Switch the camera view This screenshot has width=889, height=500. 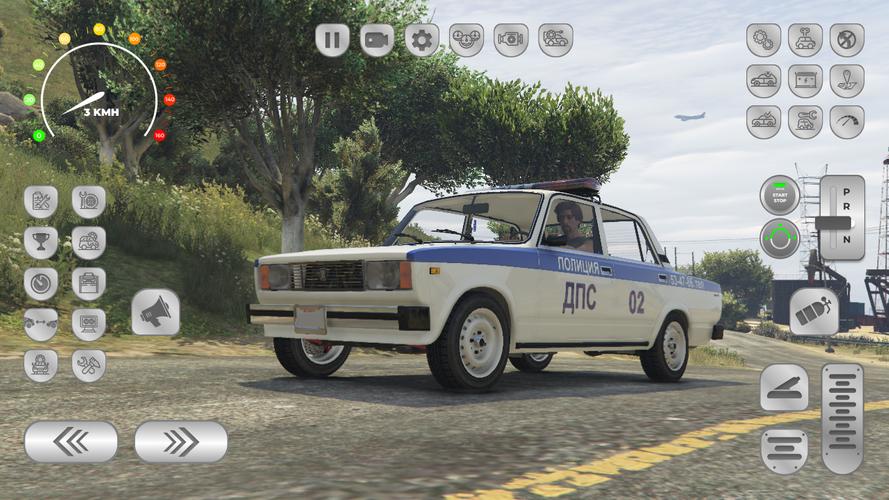click(x=377, y=40)
